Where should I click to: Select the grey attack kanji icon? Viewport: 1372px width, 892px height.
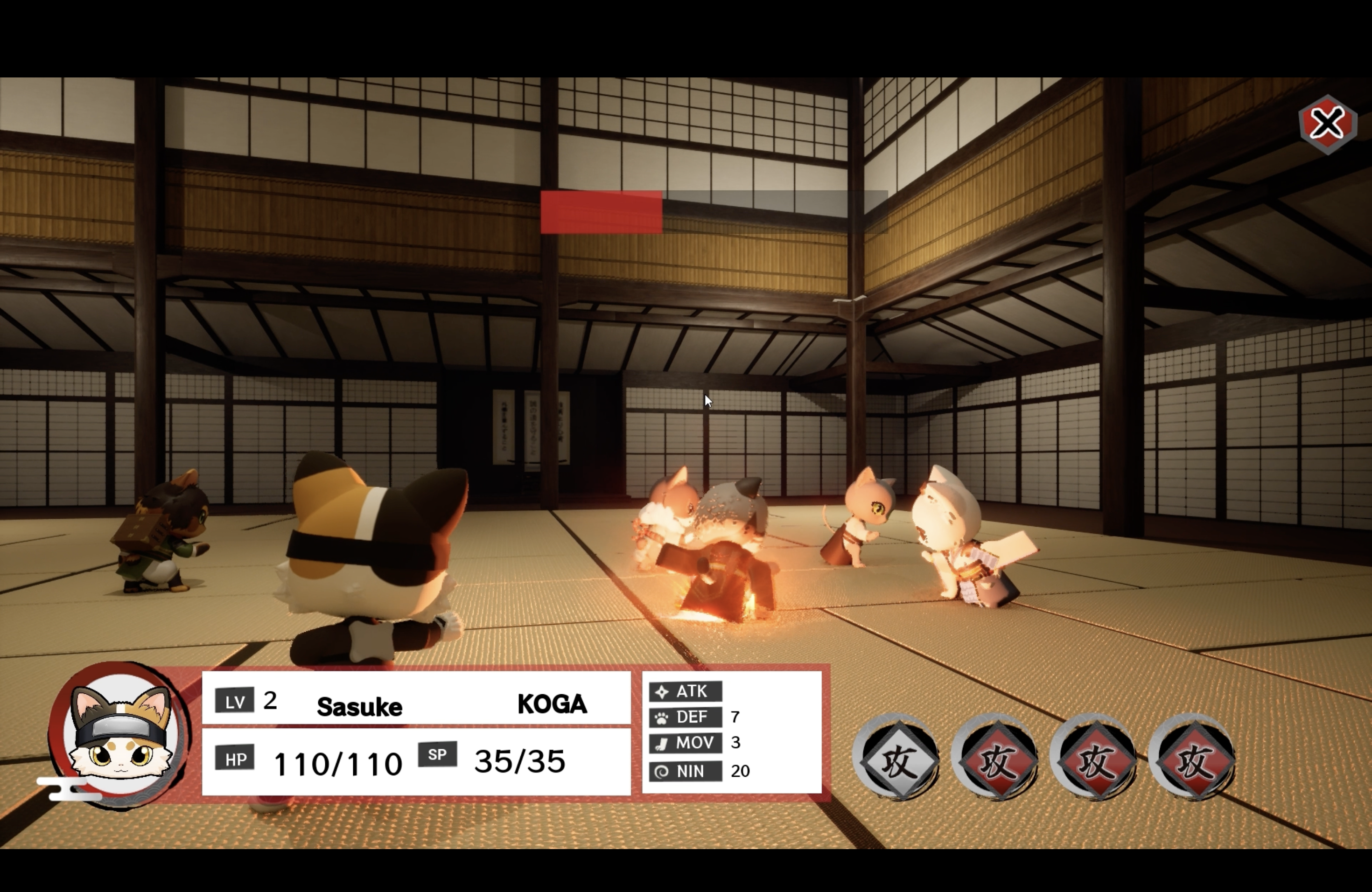pos(896,758)
